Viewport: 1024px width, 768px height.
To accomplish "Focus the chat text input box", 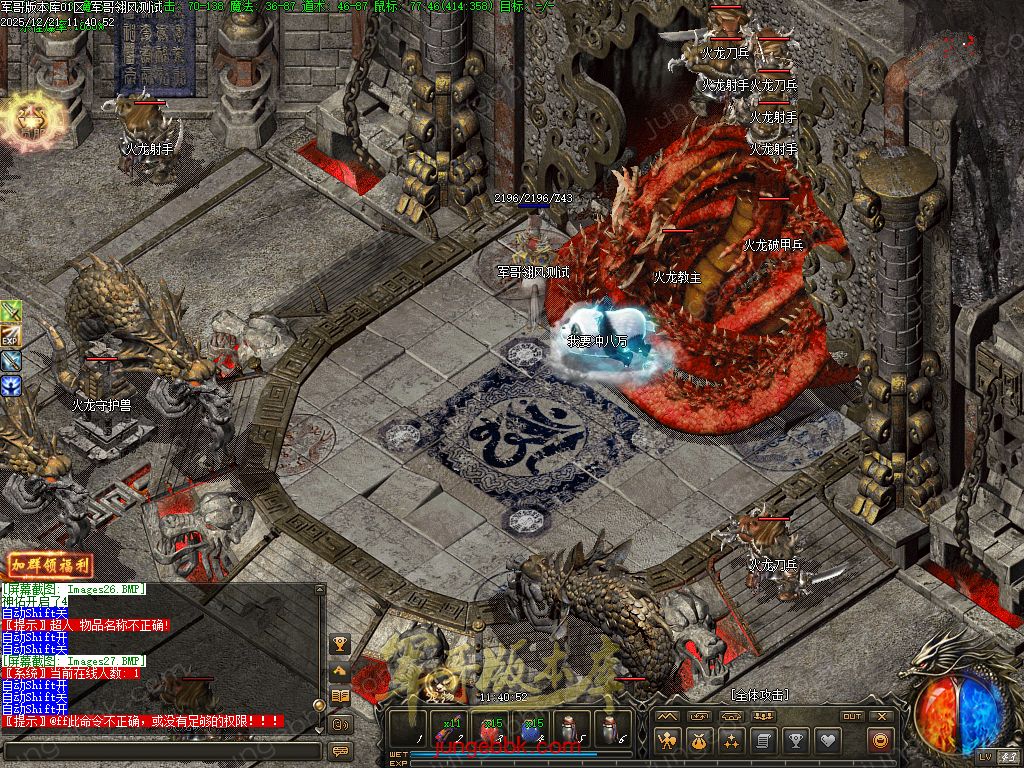I will point(160,749).
